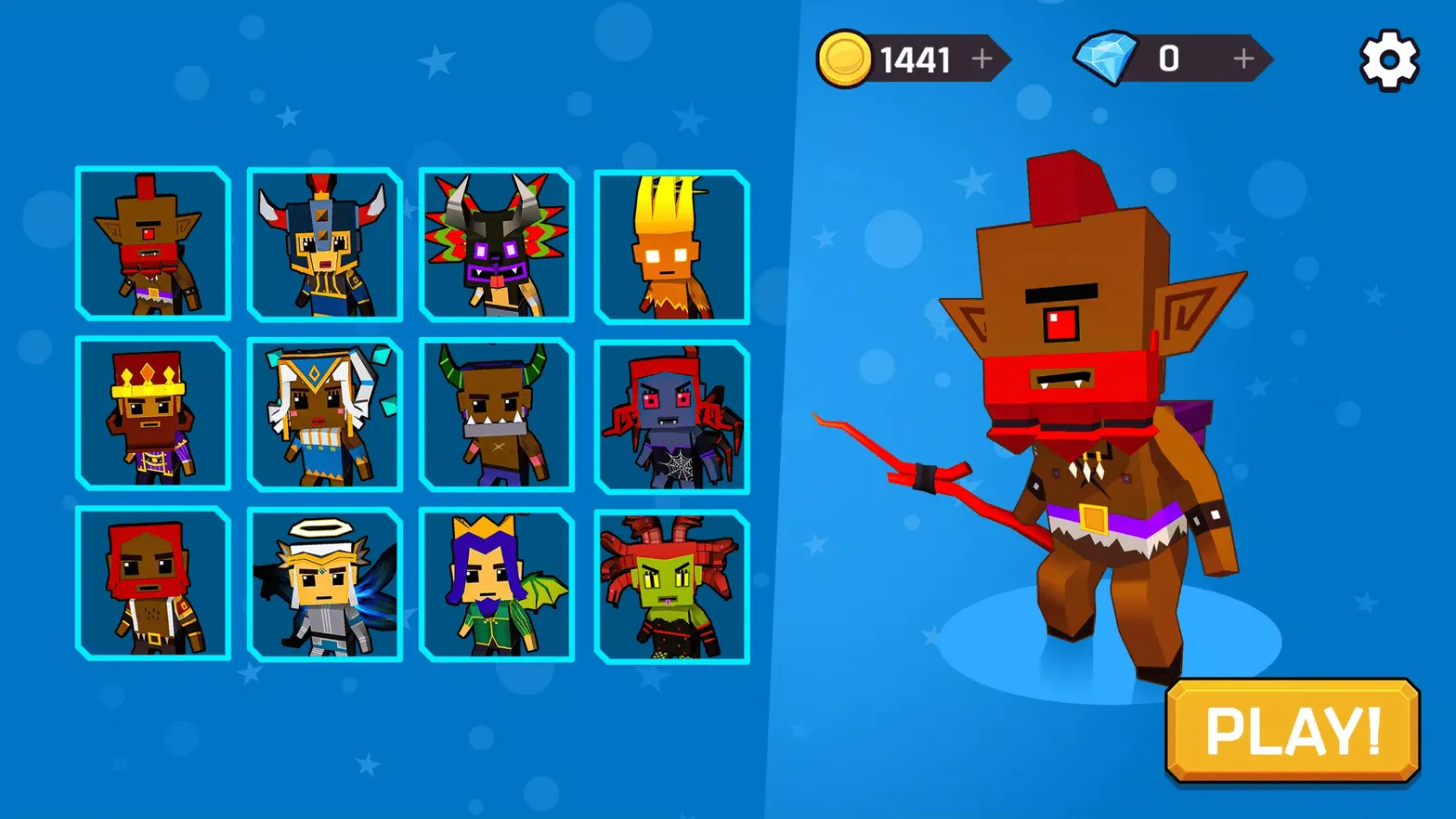This screenshot has height=819, width=1456.
Task: Select the horned Viking helmet character
Action: (324, 244)
